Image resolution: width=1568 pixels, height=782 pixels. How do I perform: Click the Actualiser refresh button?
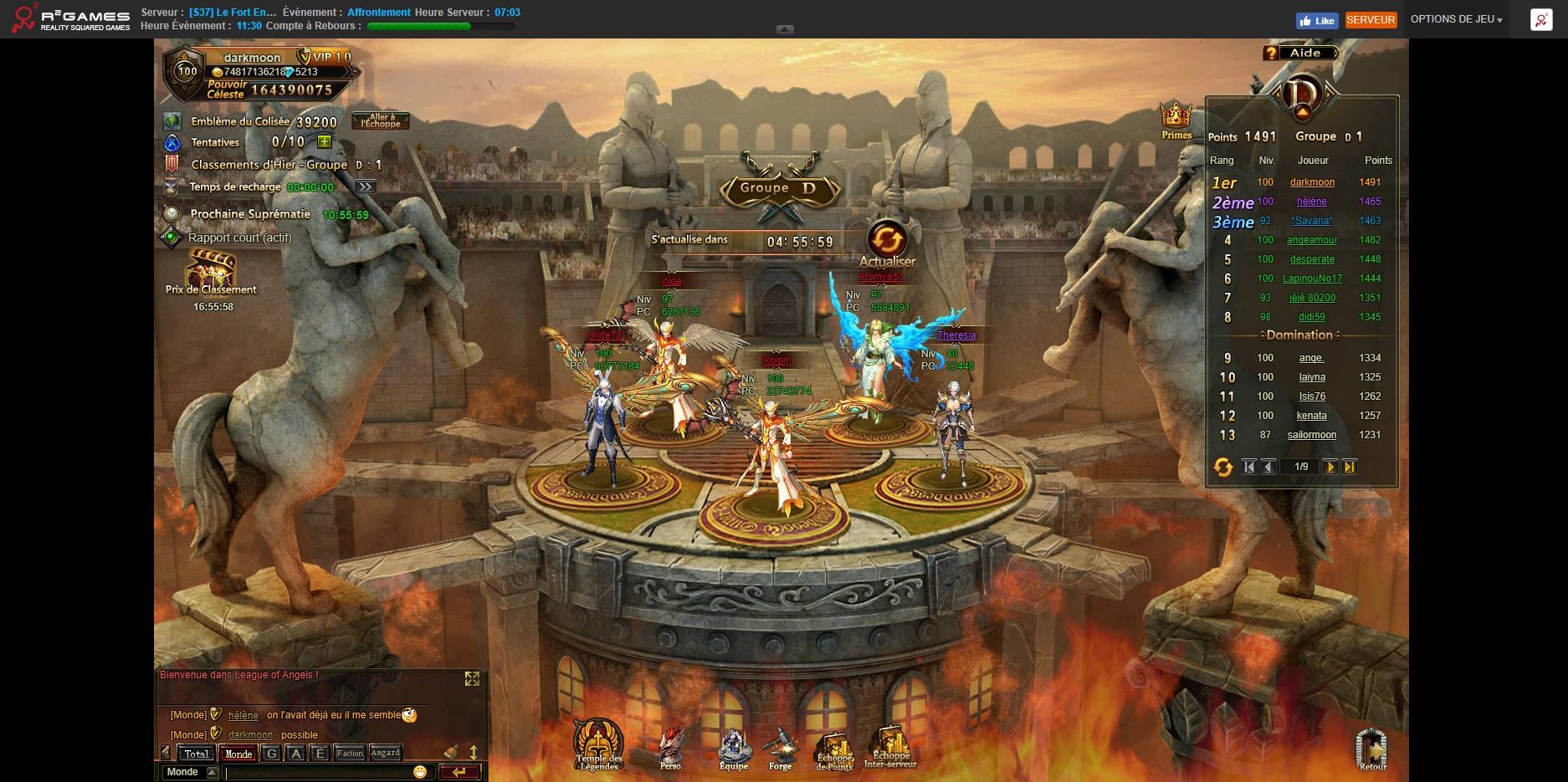[886, 240]
